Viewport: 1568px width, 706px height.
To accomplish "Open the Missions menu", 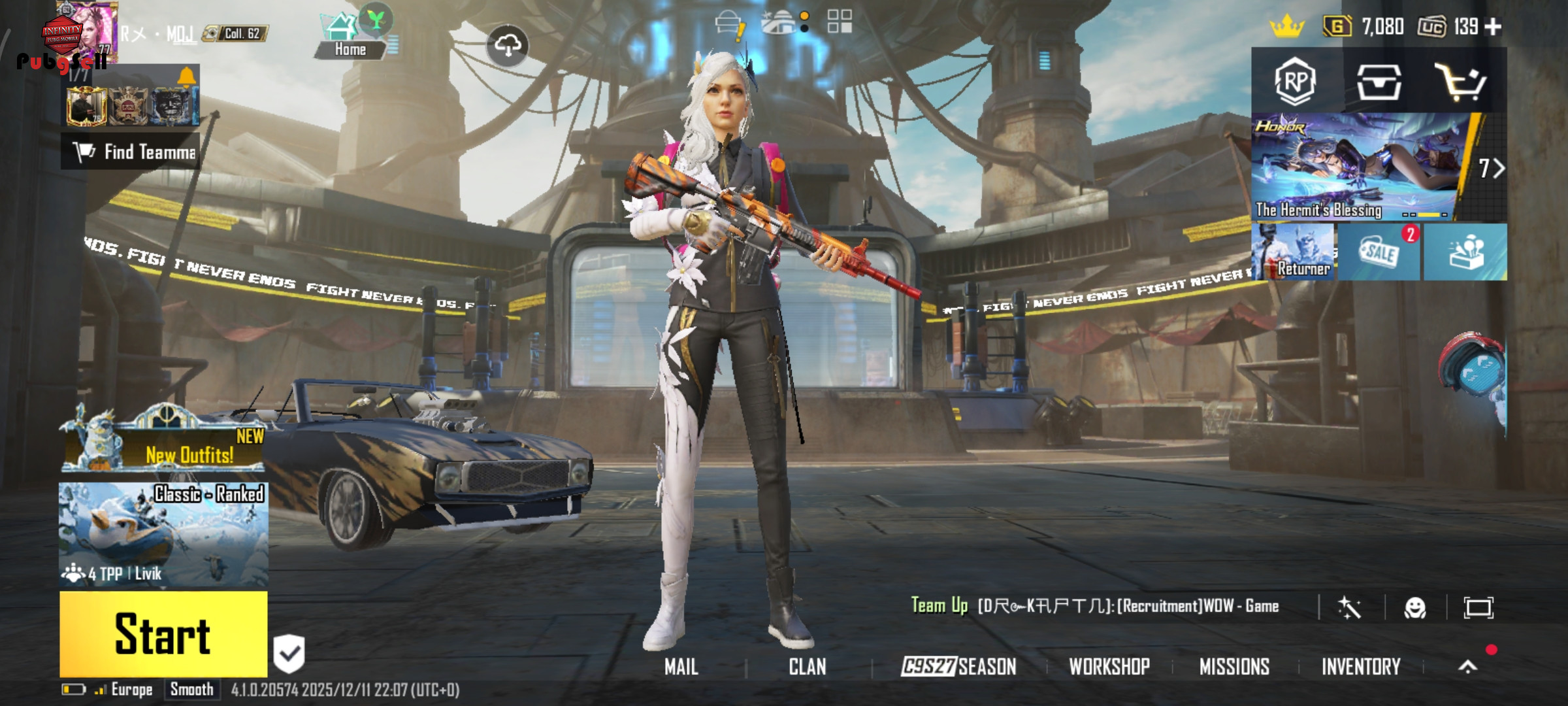I will click(1234, 667).
